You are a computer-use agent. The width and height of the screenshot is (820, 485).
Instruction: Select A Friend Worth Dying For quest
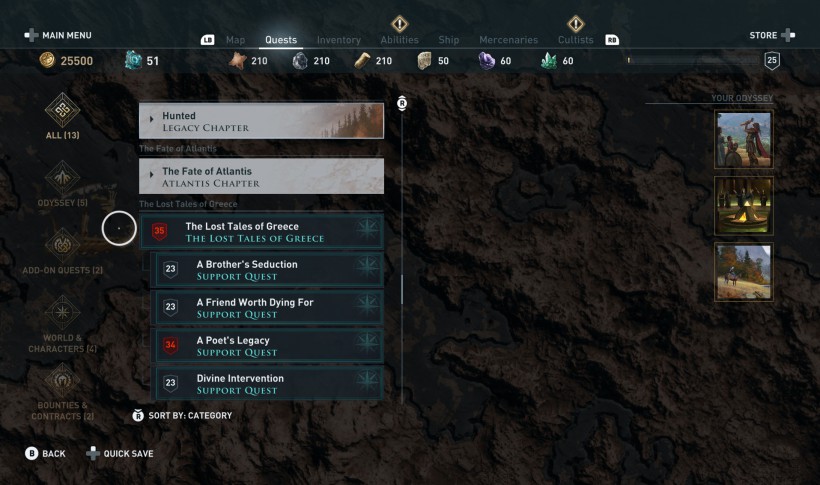point(267,308)
